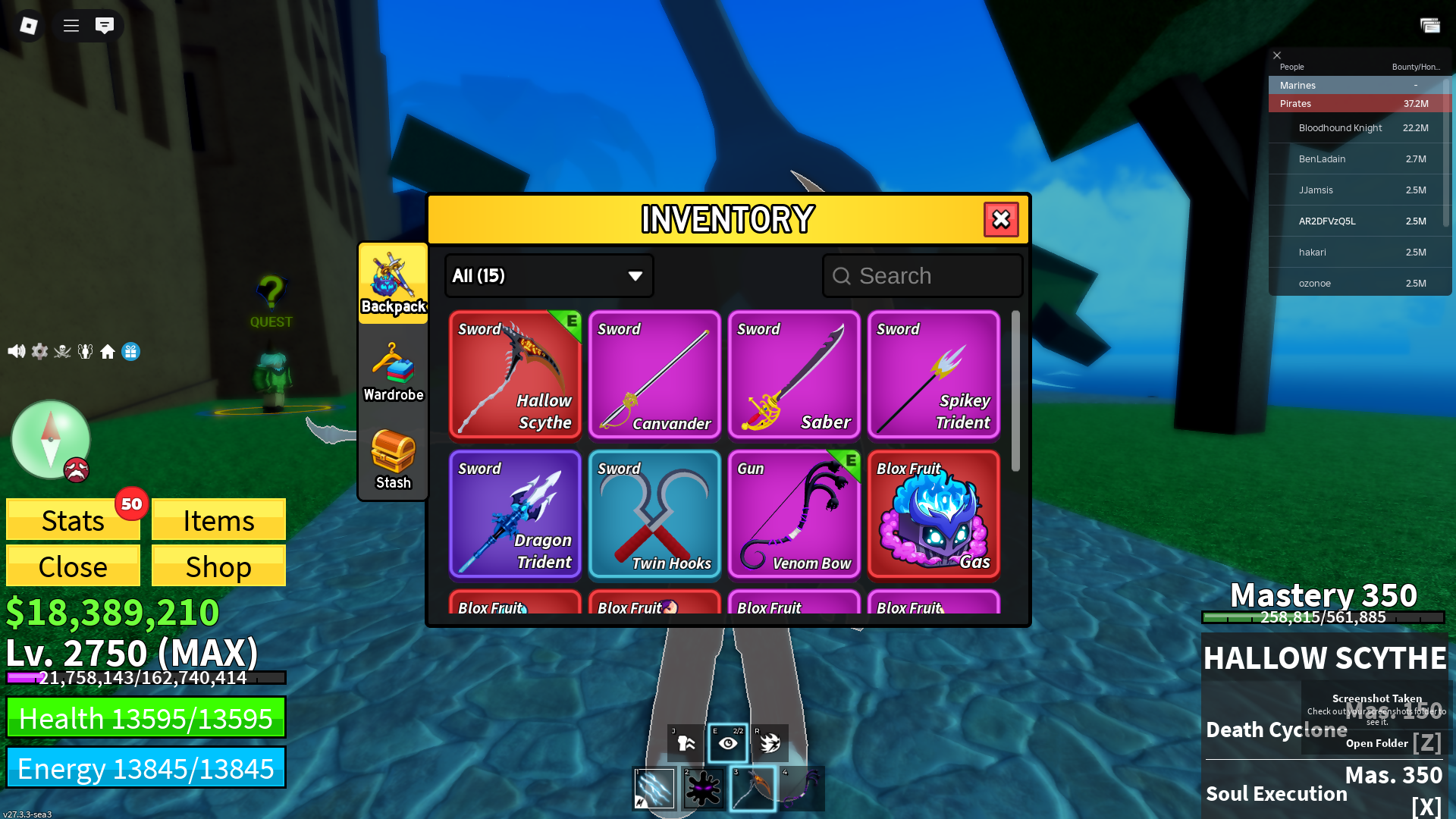Select the Gas Blox Fruit
The image size is (1456, 819).
click(x=934, y=514)
